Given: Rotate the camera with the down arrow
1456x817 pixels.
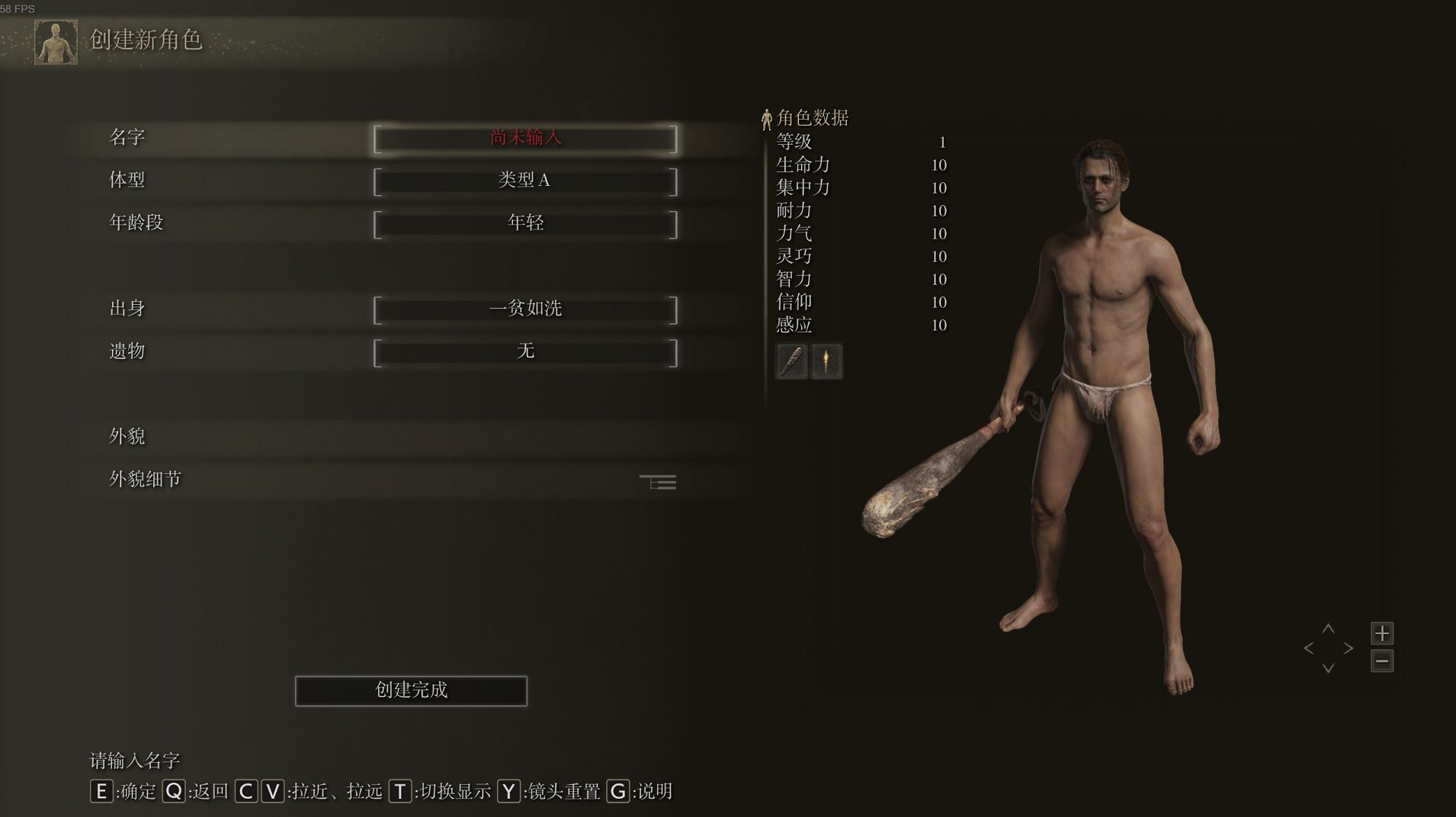Looking at the screenshot, I should 1328,668.
